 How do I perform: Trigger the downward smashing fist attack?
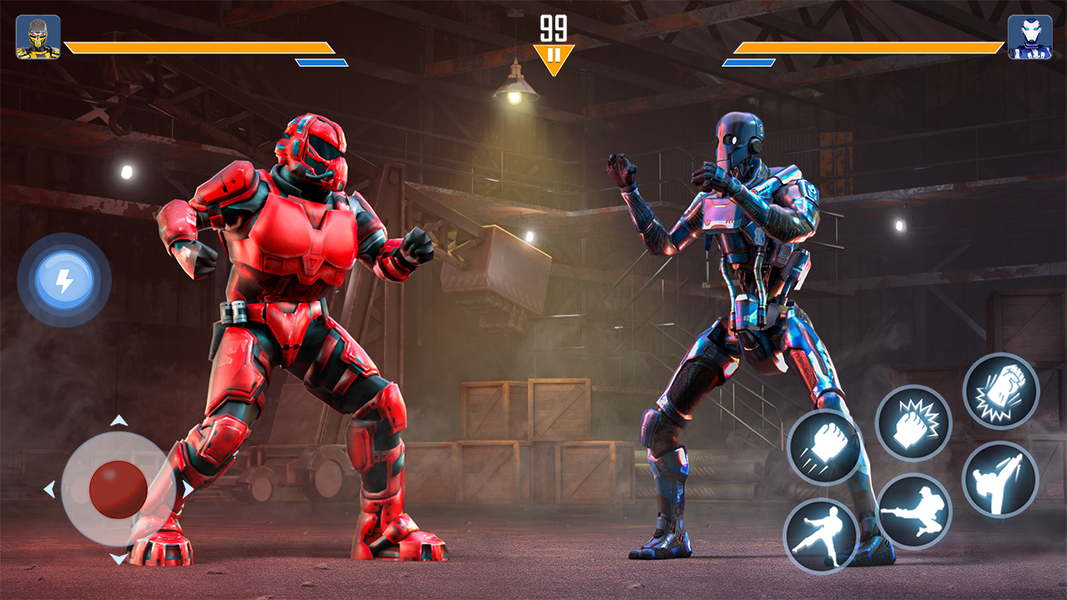point(1001,391)
